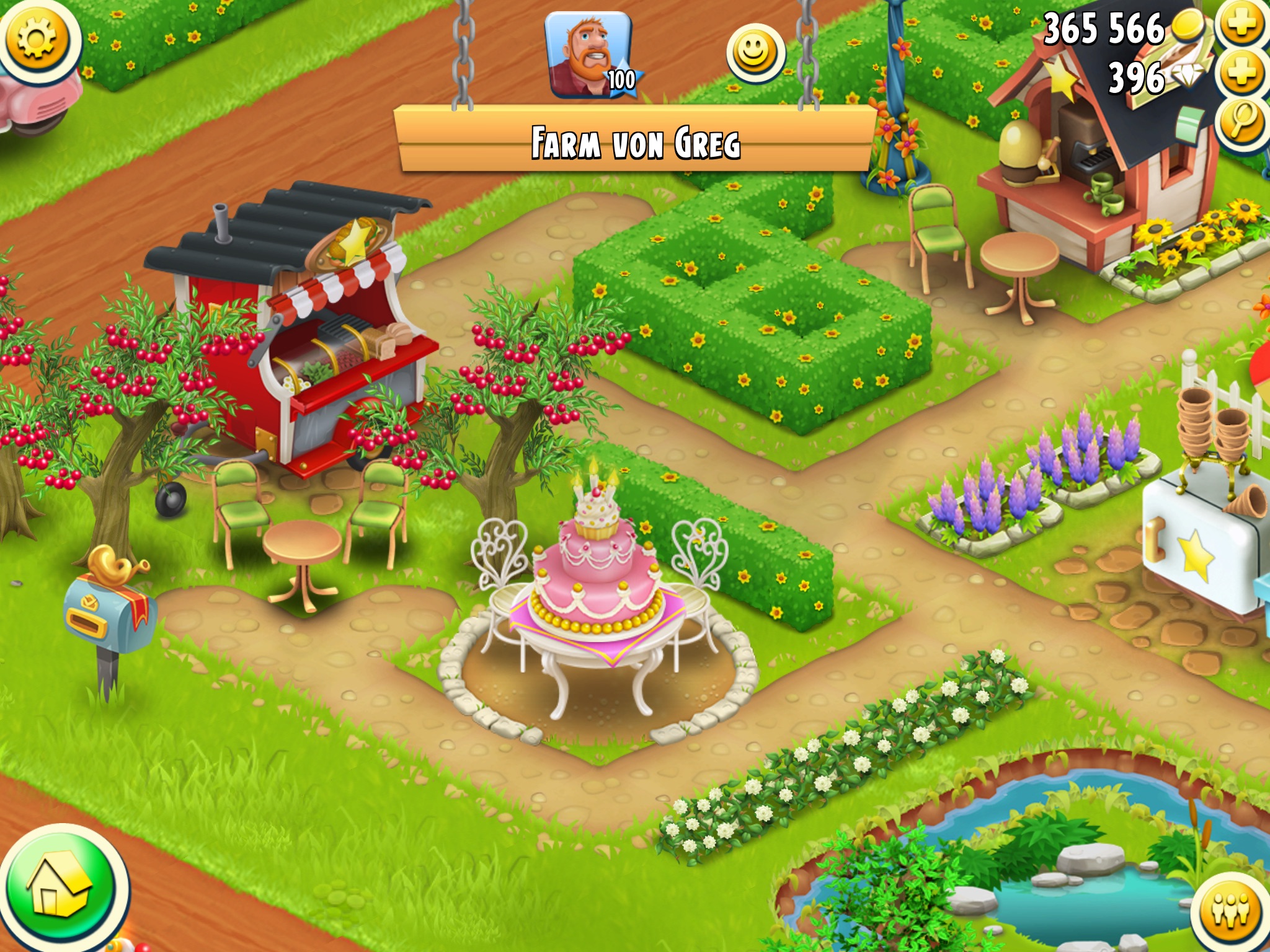Buy diamonds using the plus button
Image resolution: width=1270 pixels, height=952 pixels.
[x=1241, y=74]
